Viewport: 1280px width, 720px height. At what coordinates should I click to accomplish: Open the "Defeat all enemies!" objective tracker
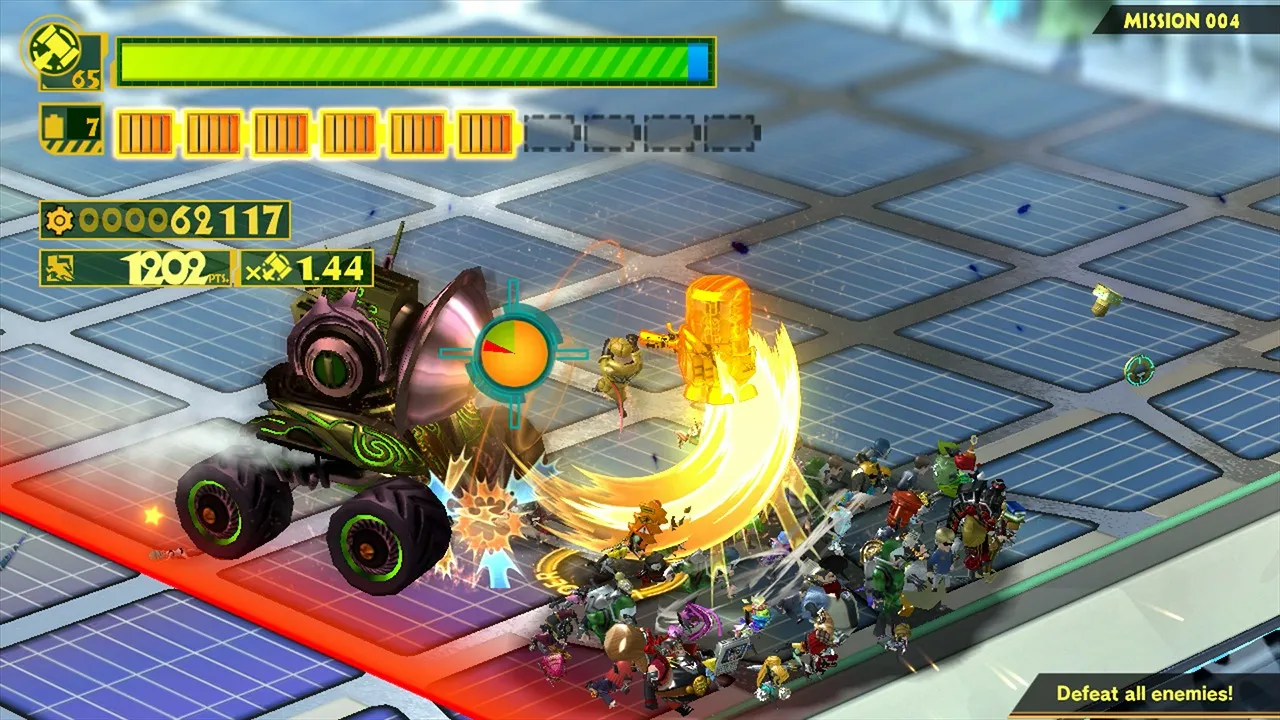click(1144, 692)
